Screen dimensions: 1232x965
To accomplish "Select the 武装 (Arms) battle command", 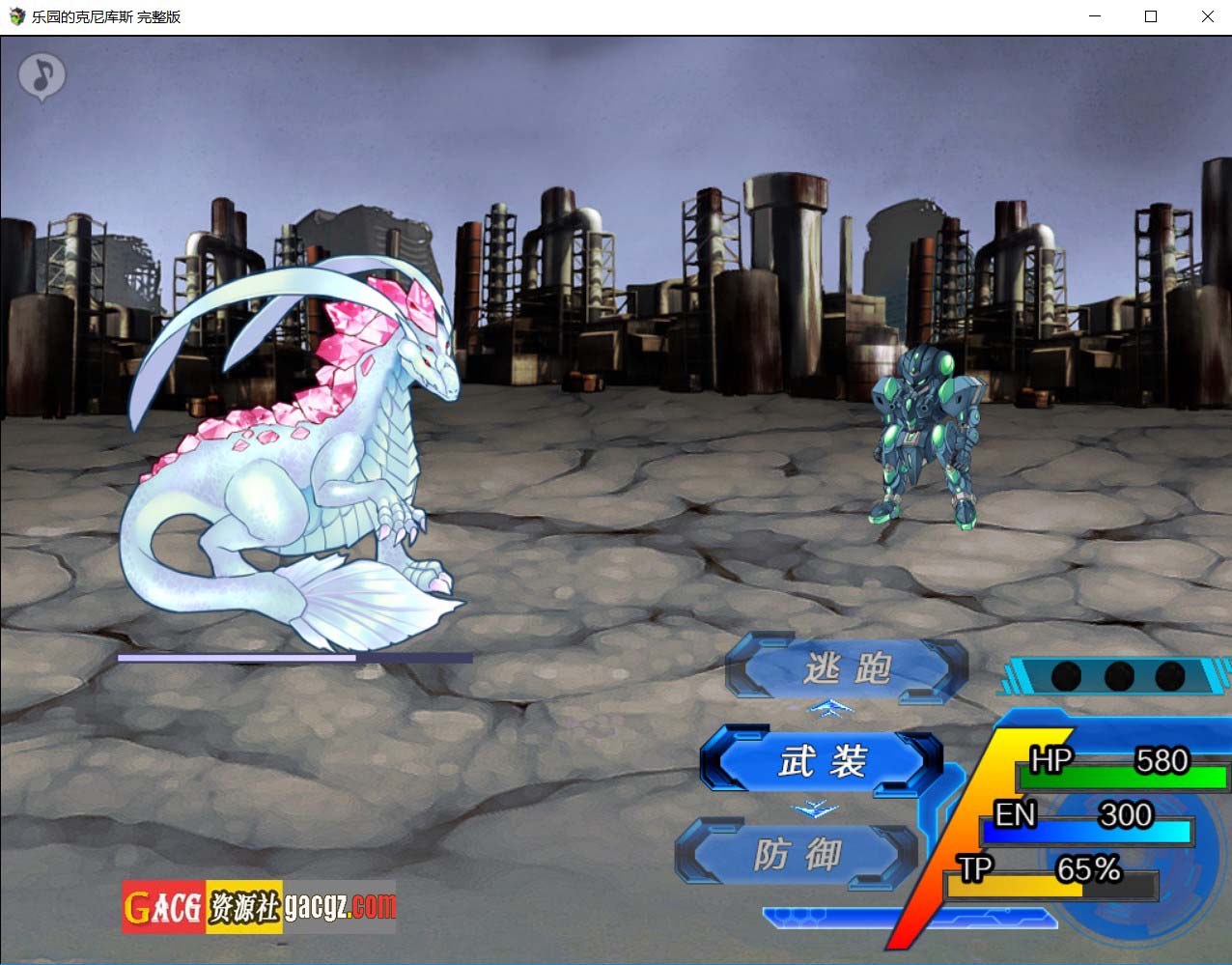I will tap(822, 762).
